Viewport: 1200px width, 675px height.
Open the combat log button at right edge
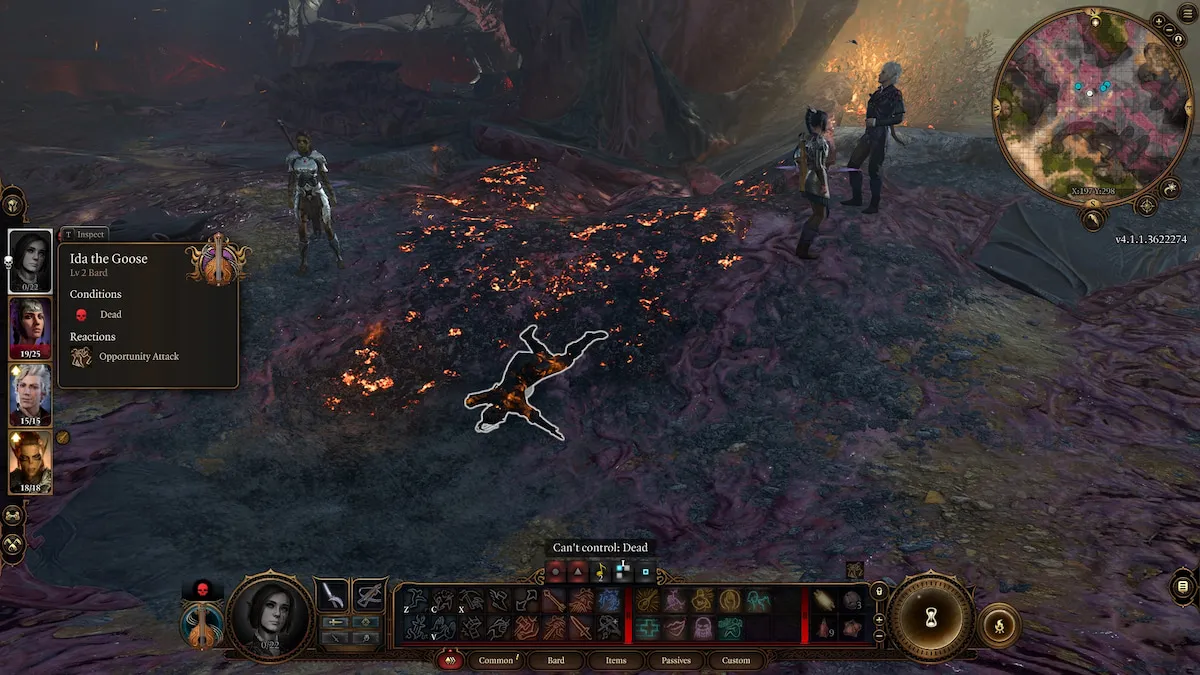(1183, 586)
